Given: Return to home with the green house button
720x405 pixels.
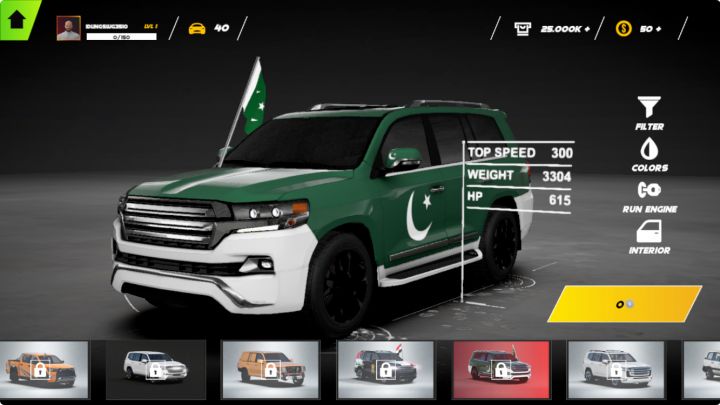Looking at the screenshot, I should pos(16,16).
